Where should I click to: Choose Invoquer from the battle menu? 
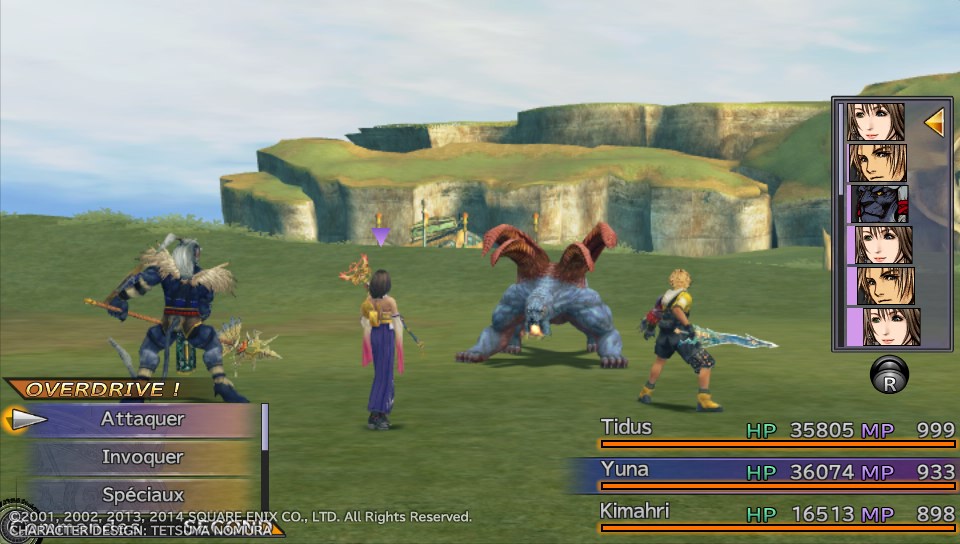click(x=142, y=457)
